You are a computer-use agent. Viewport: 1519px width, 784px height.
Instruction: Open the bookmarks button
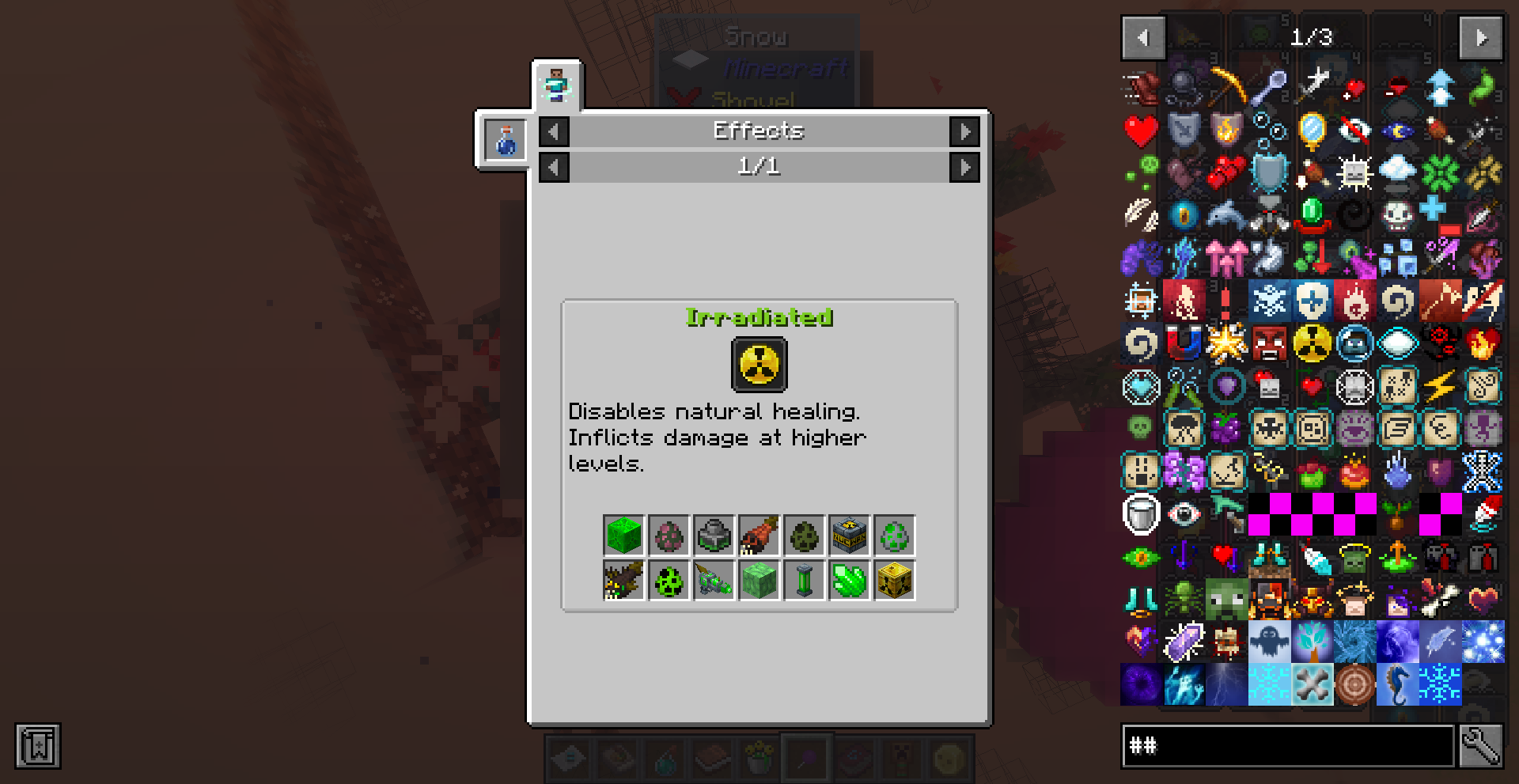(x=37, y=745)
